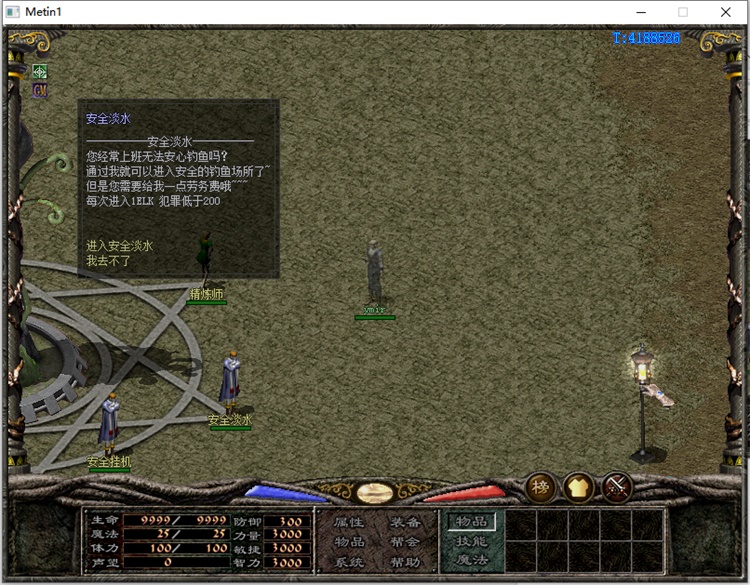Open the 属性 attributes menu
Image resolution: width=750 pixels, height=585 pixels.
coord(349,522)
